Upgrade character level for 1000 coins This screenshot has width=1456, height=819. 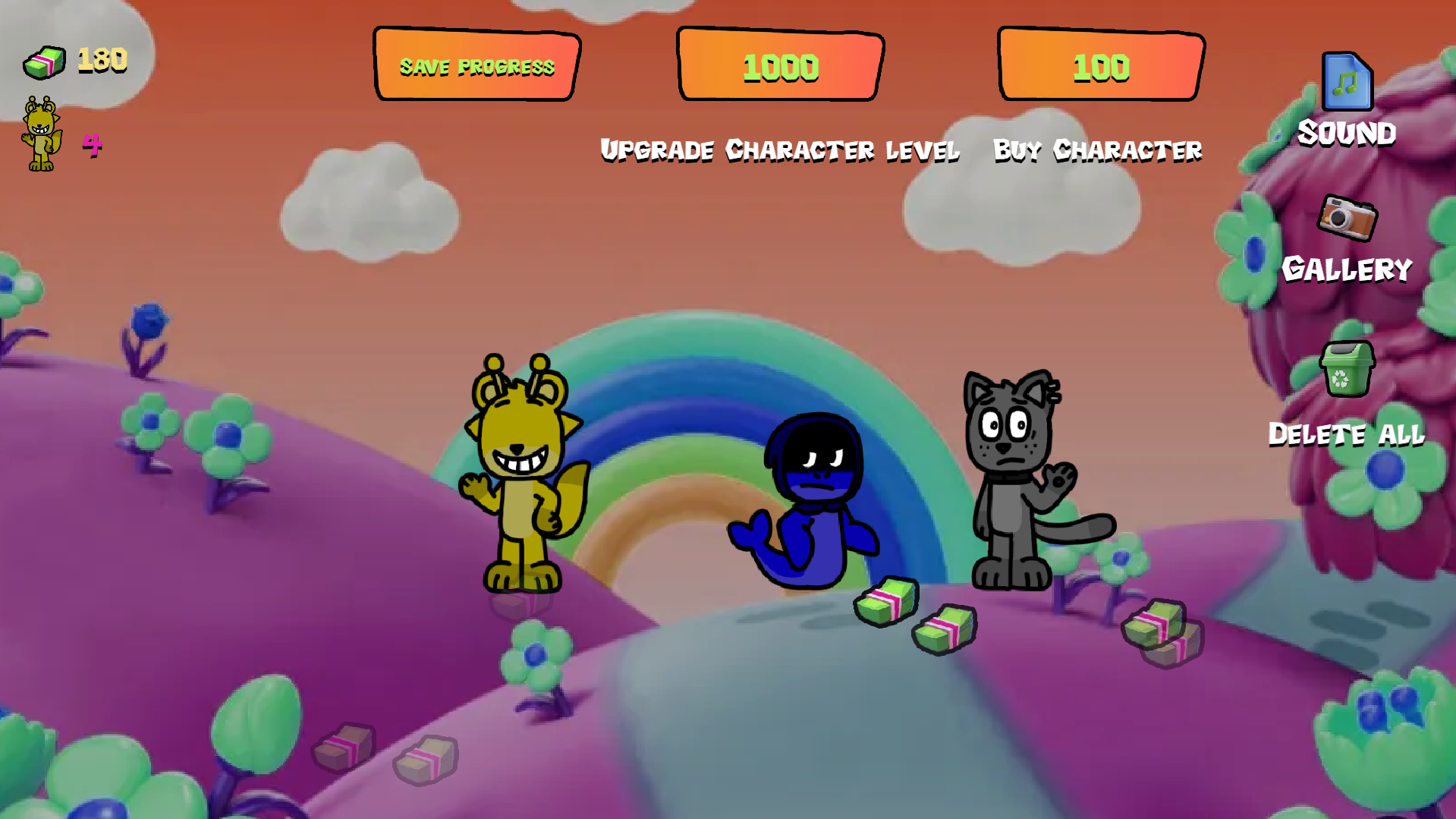click(x=779, y=66)
